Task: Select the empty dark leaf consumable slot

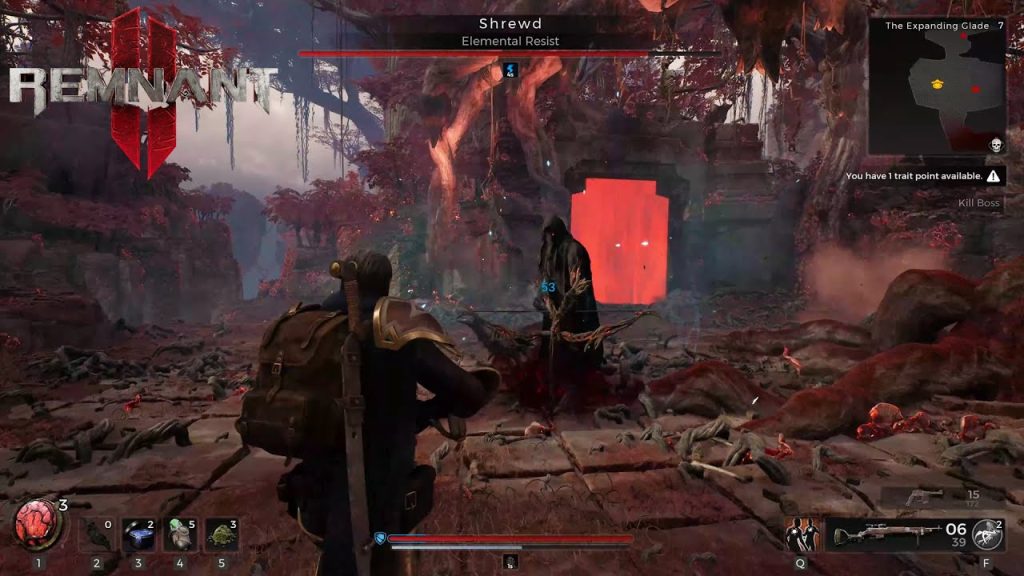Action: click(98, 533)
